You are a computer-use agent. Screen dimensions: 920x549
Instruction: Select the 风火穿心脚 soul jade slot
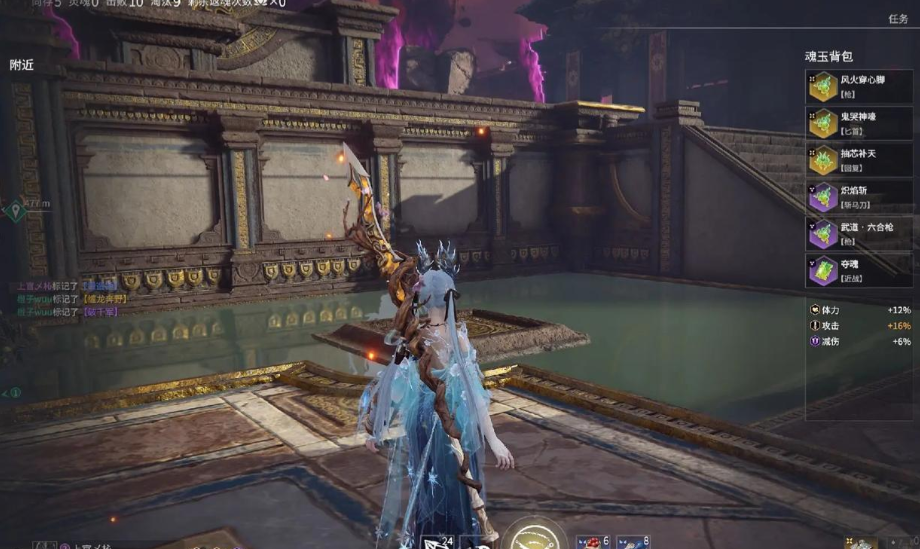(x=858, y=86)
